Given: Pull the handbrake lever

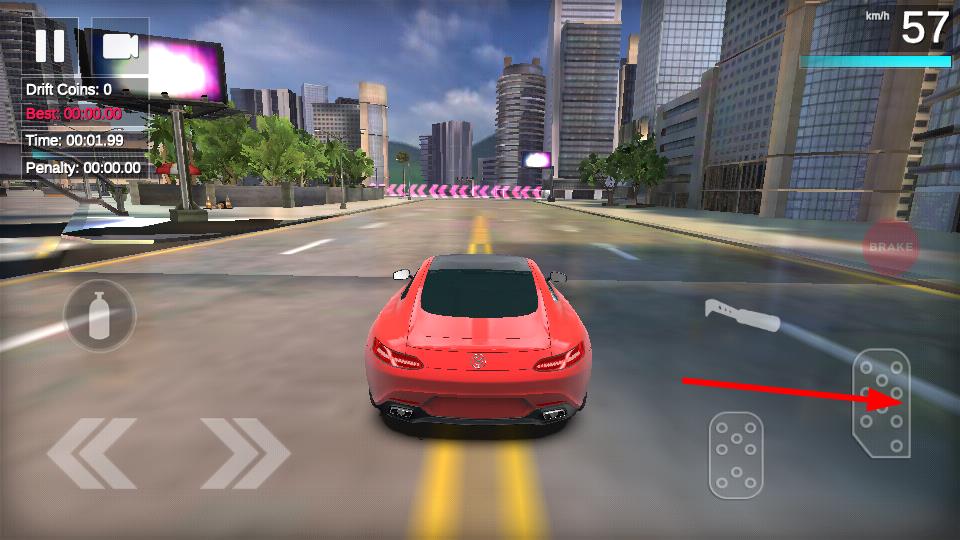Looking at the screenshot, I should point(741,315).
